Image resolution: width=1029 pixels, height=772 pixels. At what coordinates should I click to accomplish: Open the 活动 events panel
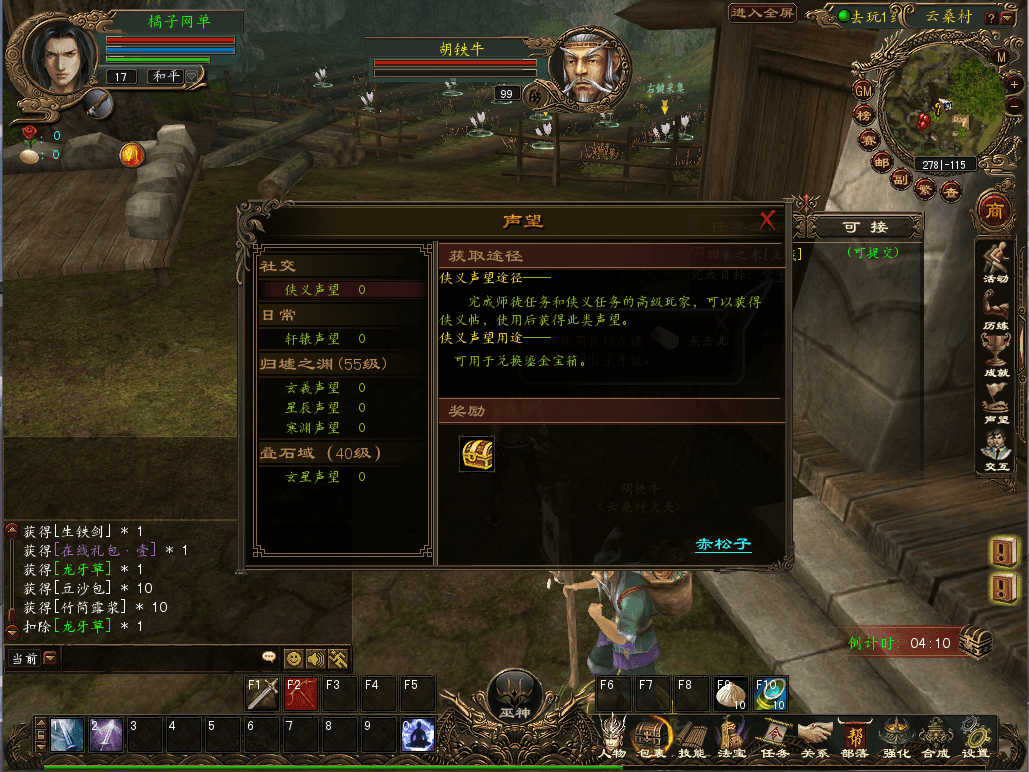994,263
